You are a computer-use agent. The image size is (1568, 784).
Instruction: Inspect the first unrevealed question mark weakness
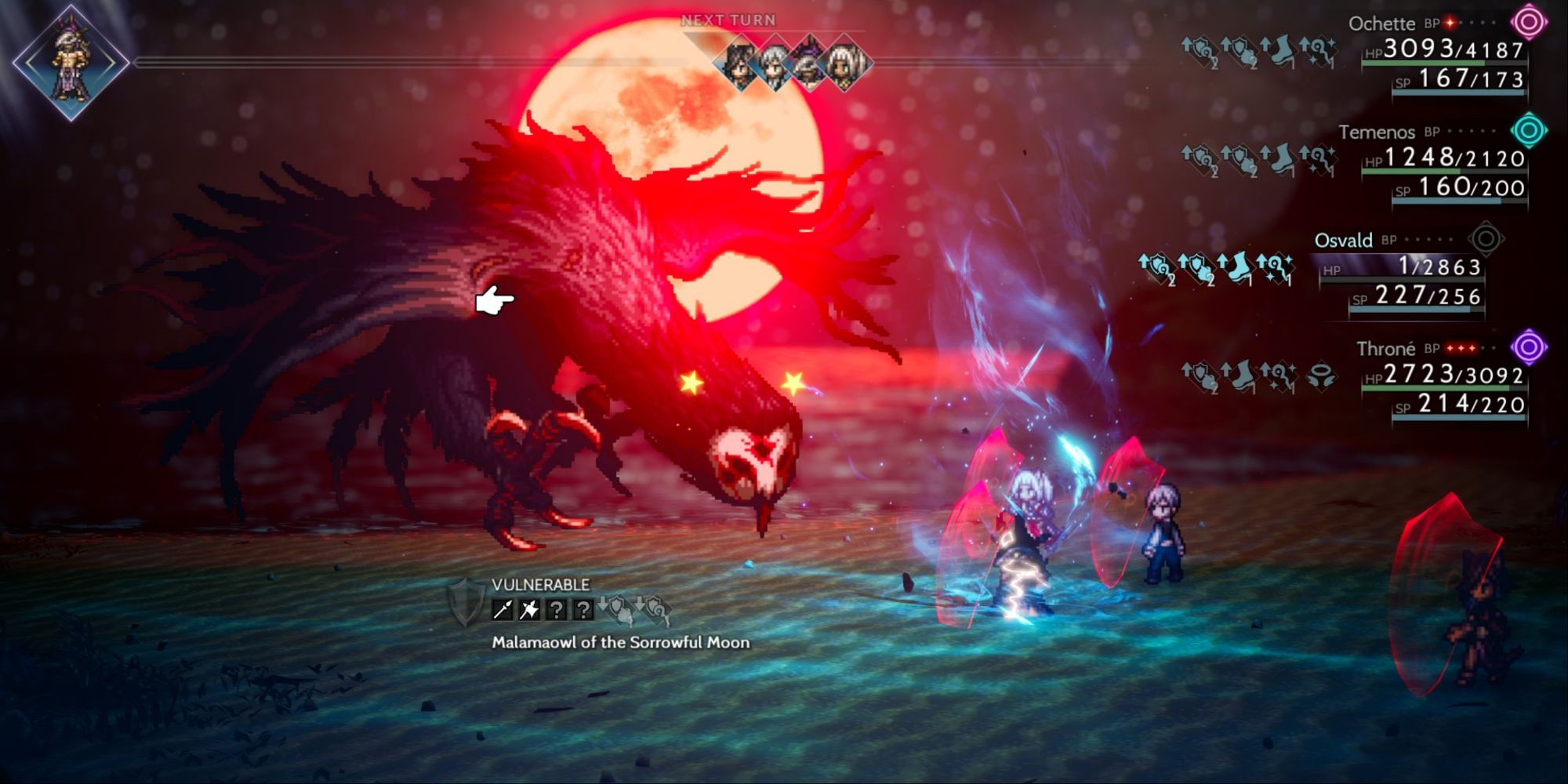(x=557, y=608)
